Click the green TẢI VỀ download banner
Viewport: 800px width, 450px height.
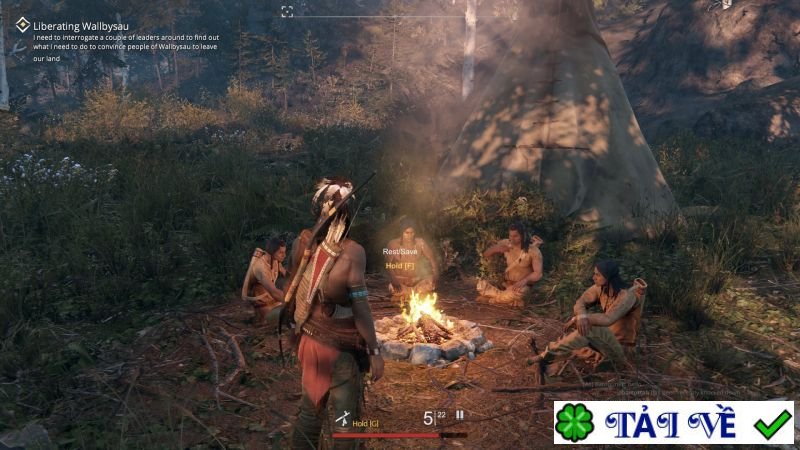click(674, 422)
